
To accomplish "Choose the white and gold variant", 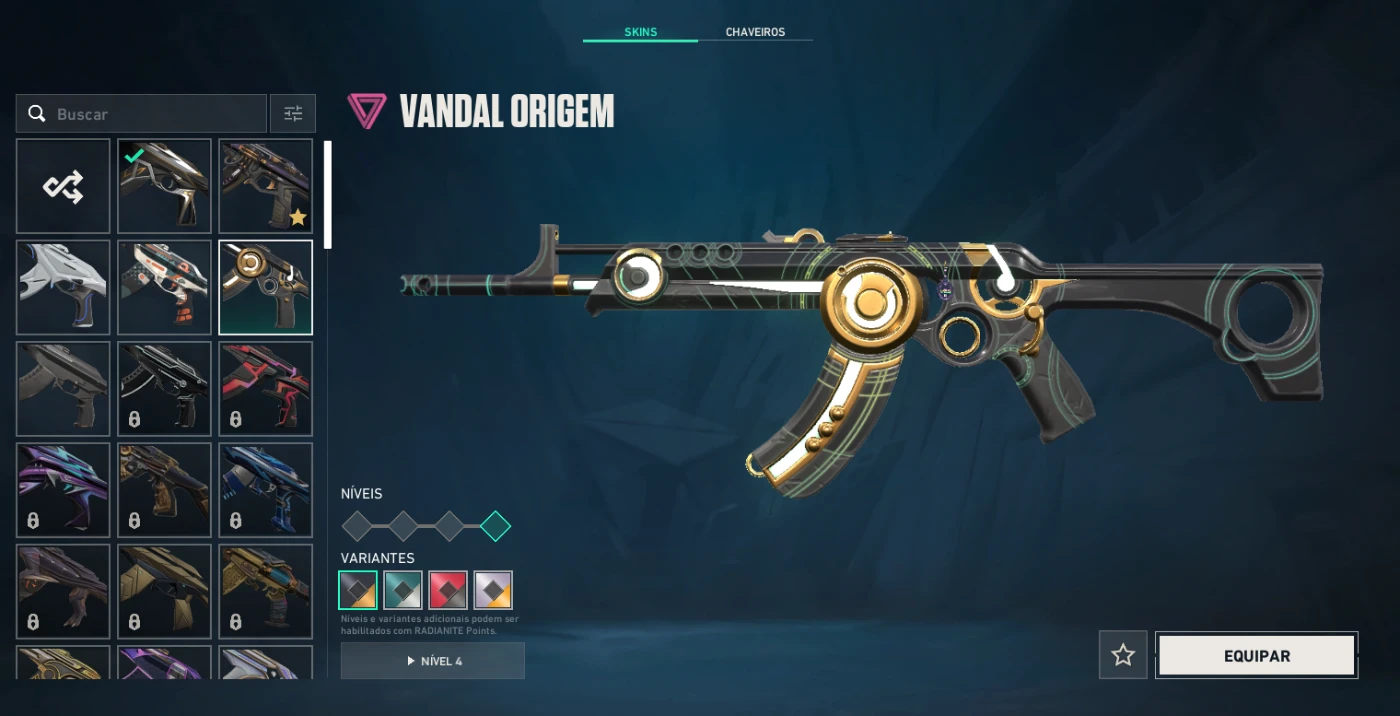I will tap(493, 590).
